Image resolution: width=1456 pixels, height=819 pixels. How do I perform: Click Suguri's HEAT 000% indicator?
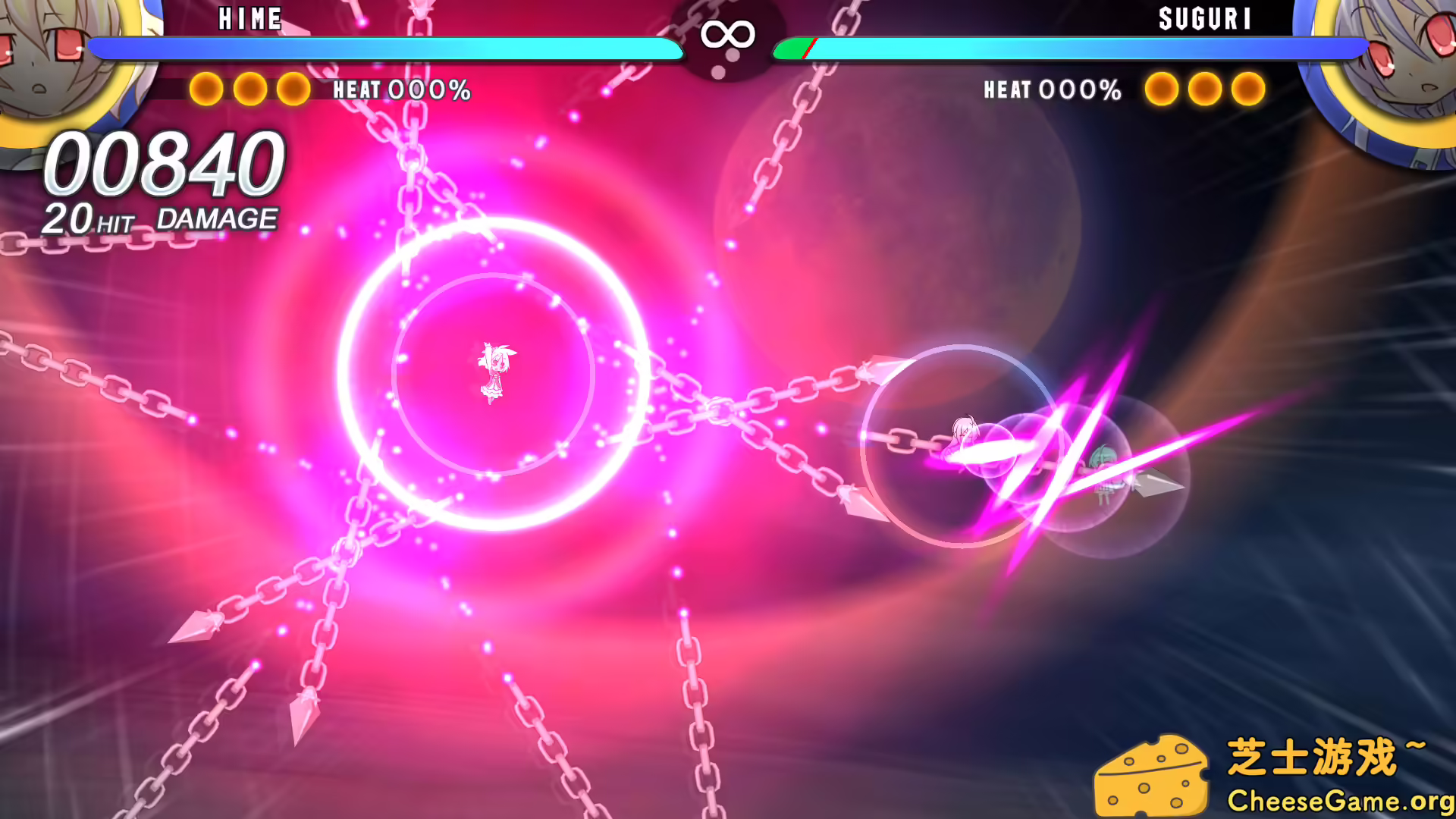coord(1051,90)
